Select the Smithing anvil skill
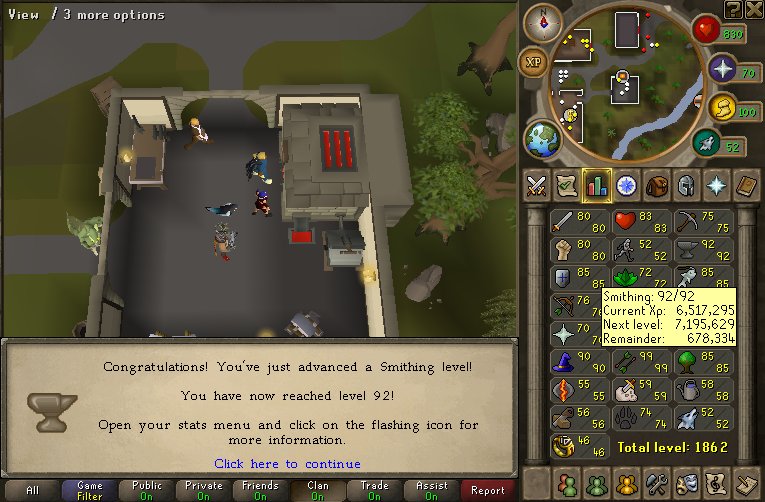765x502 pixels. click(703, 248)
